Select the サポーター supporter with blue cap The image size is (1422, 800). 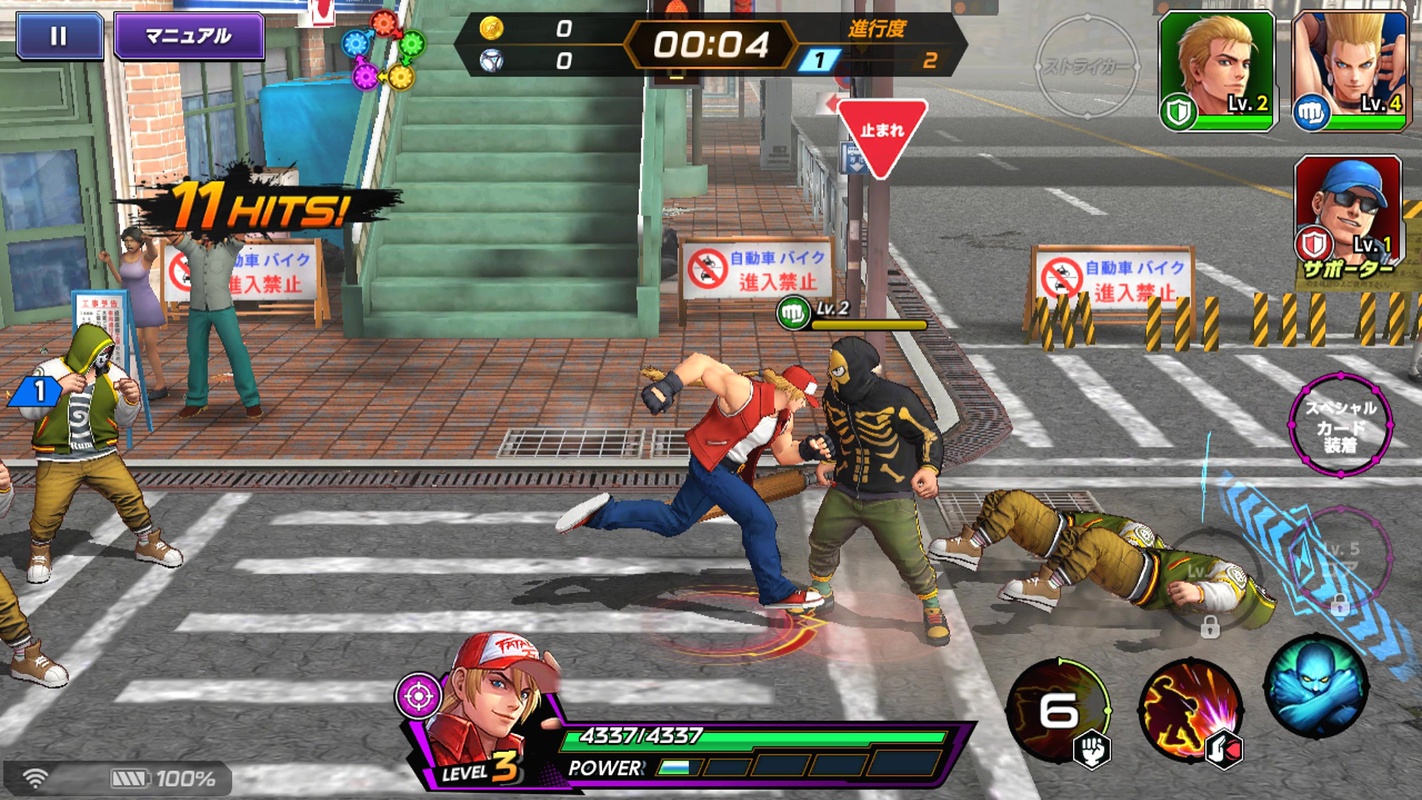point(1347,210)
